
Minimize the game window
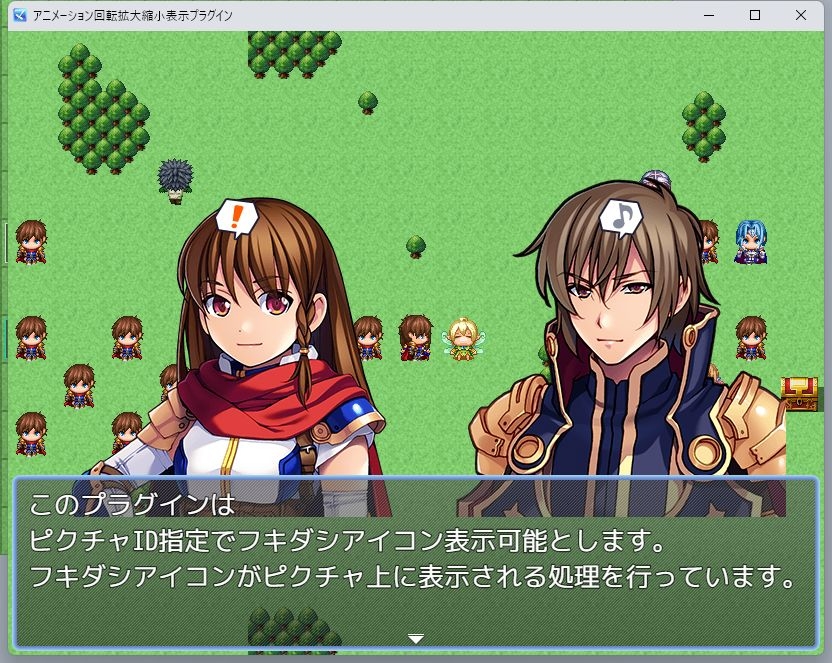coord(709,15)
